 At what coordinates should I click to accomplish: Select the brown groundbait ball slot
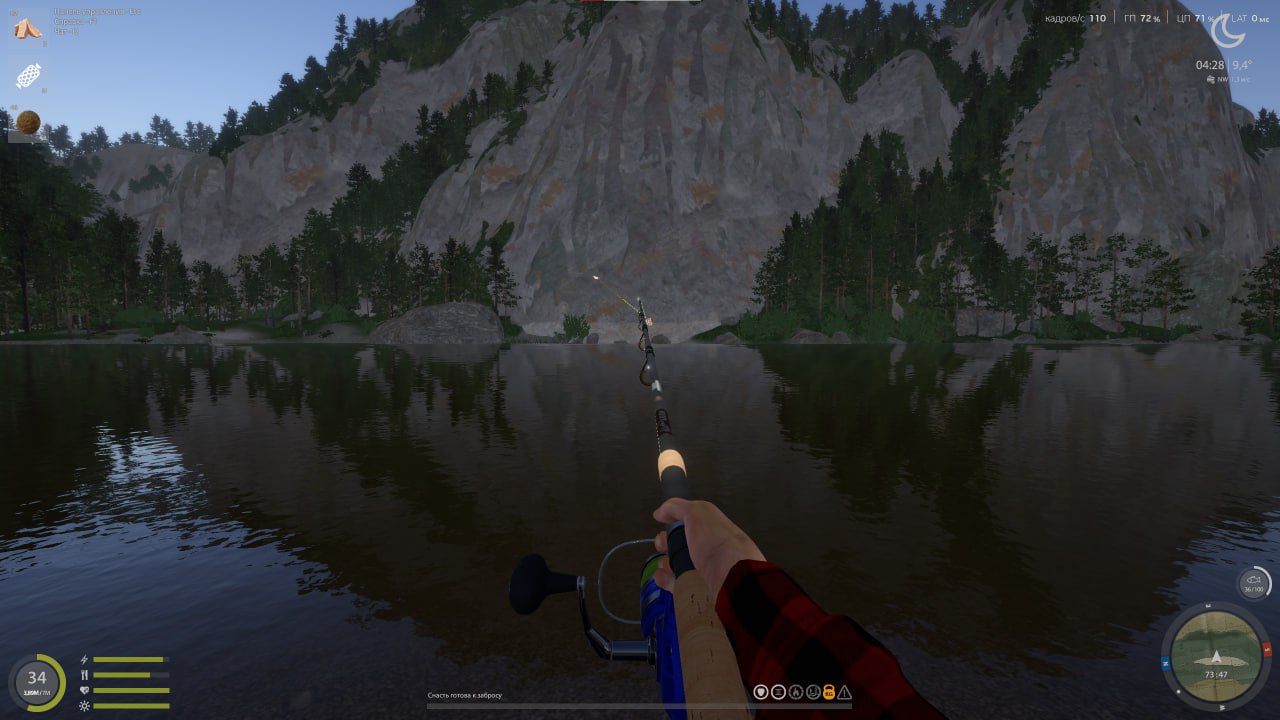tap(28, 122)
